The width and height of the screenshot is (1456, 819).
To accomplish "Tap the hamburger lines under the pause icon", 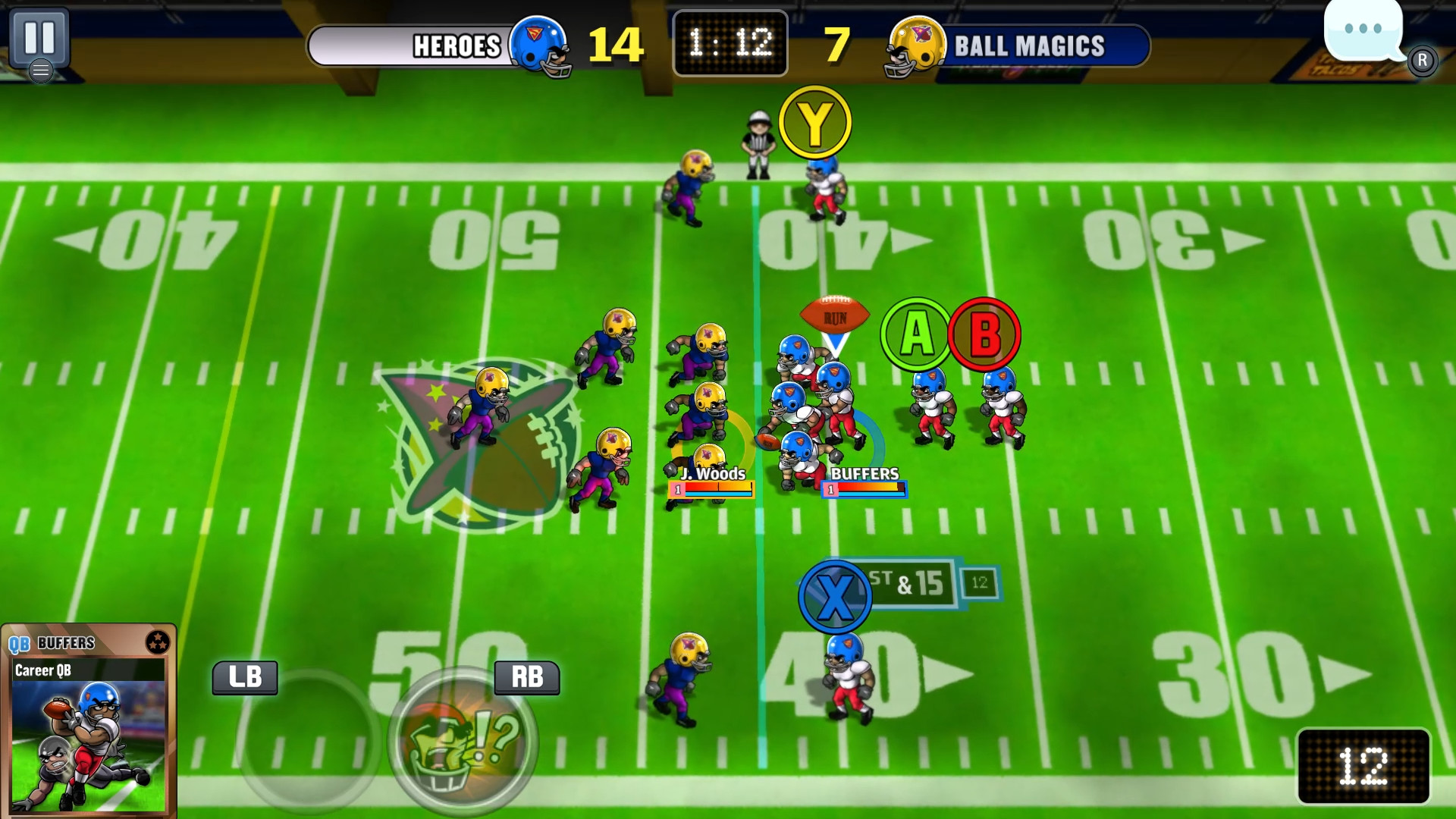I will pos(42,70).
